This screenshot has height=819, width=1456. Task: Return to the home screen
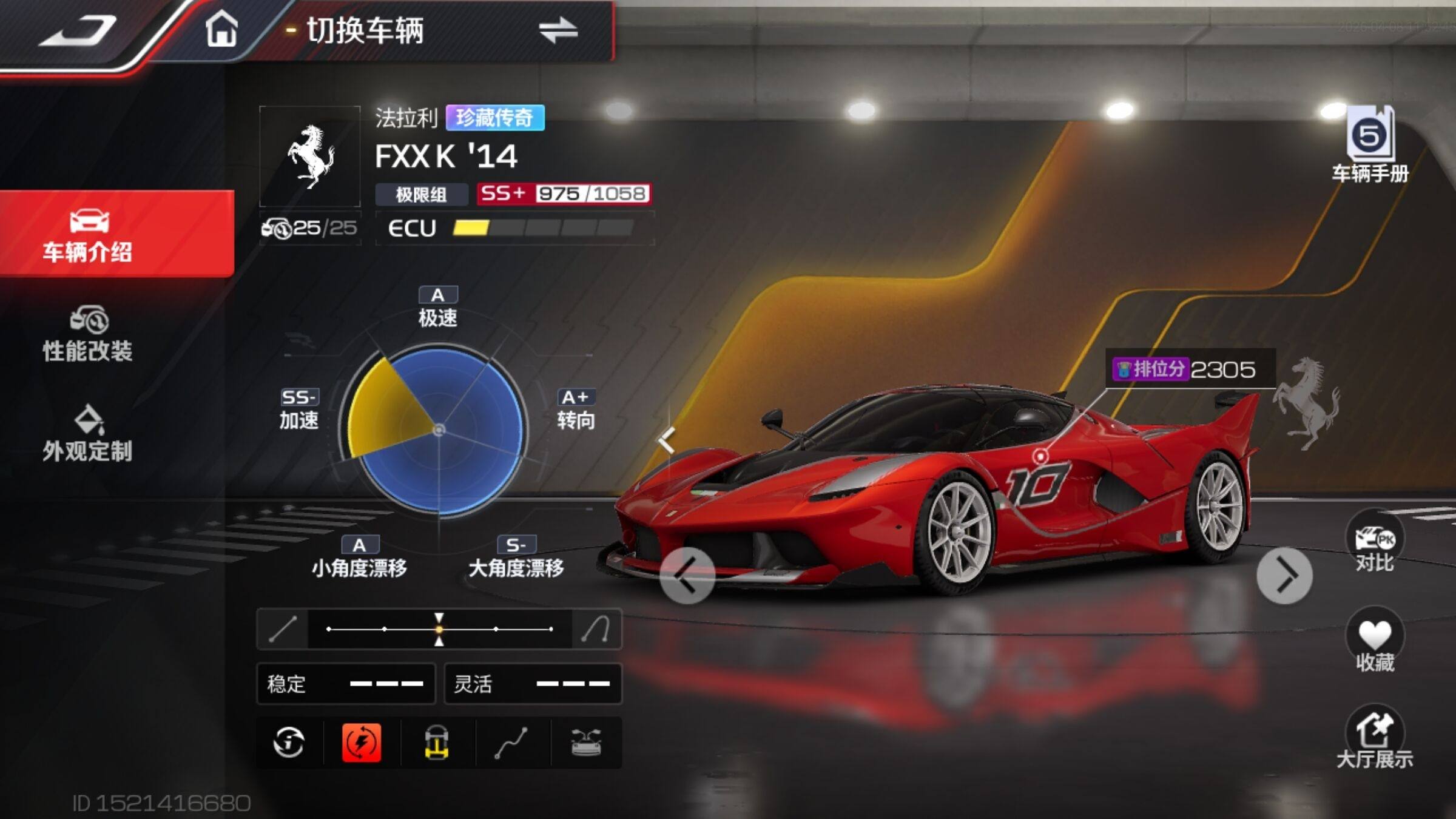click(221, 30)
